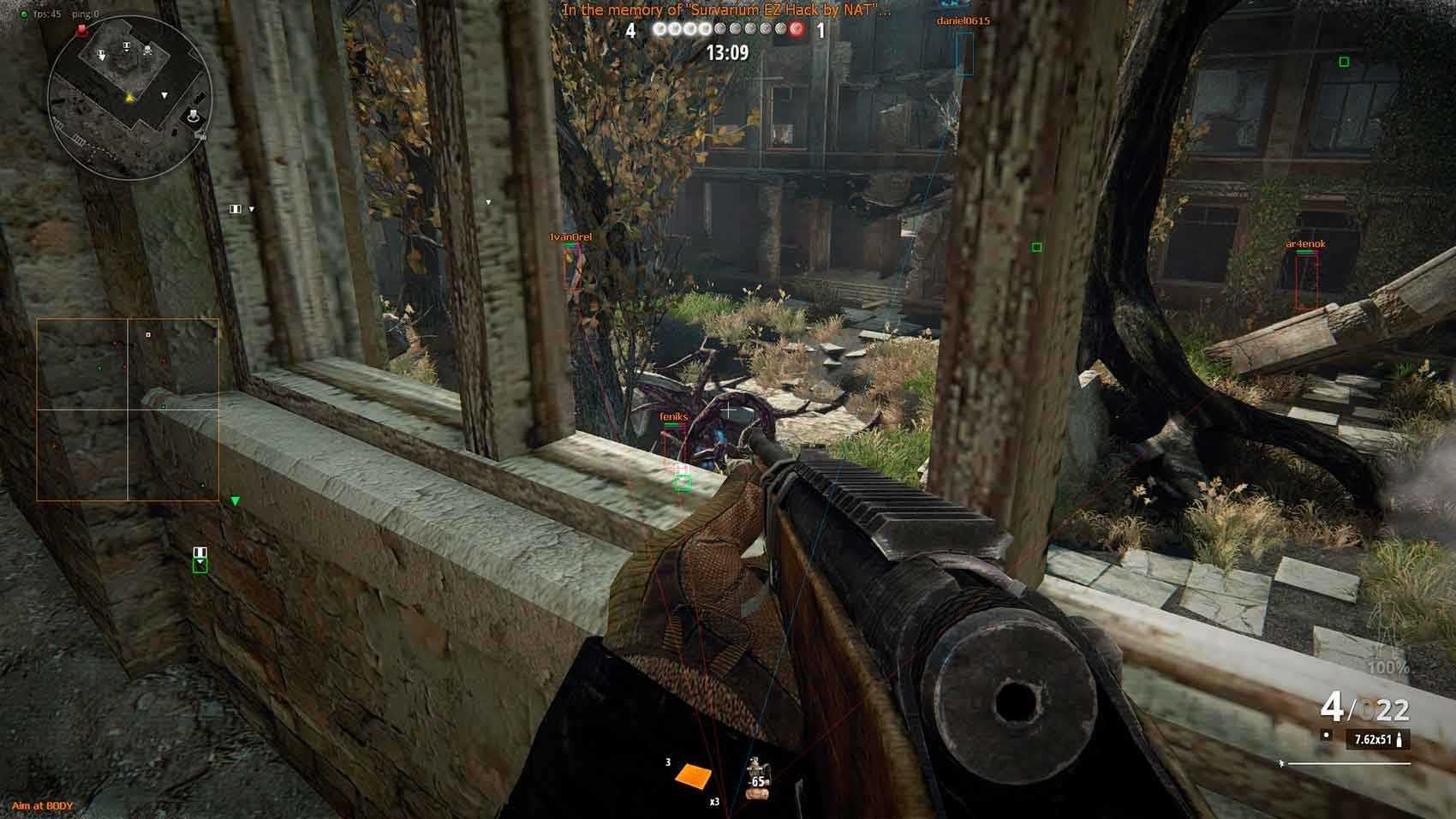The height and width of the screenshot is (819, 1456).
Task: Select the red flag marker on minimap edge
Action: pyautogui.click(x=81, y=30)
